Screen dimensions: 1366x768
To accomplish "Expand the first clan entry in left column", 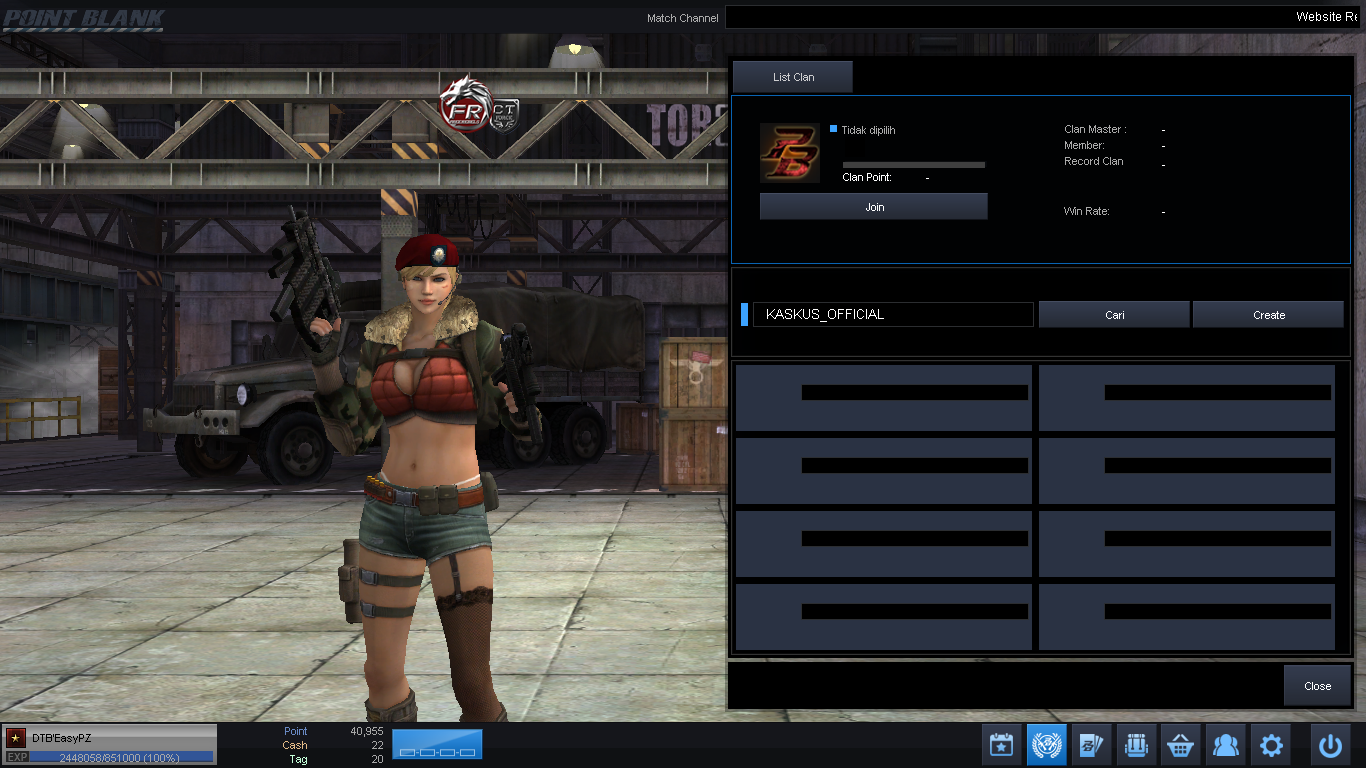I will [x=883, y=397].
